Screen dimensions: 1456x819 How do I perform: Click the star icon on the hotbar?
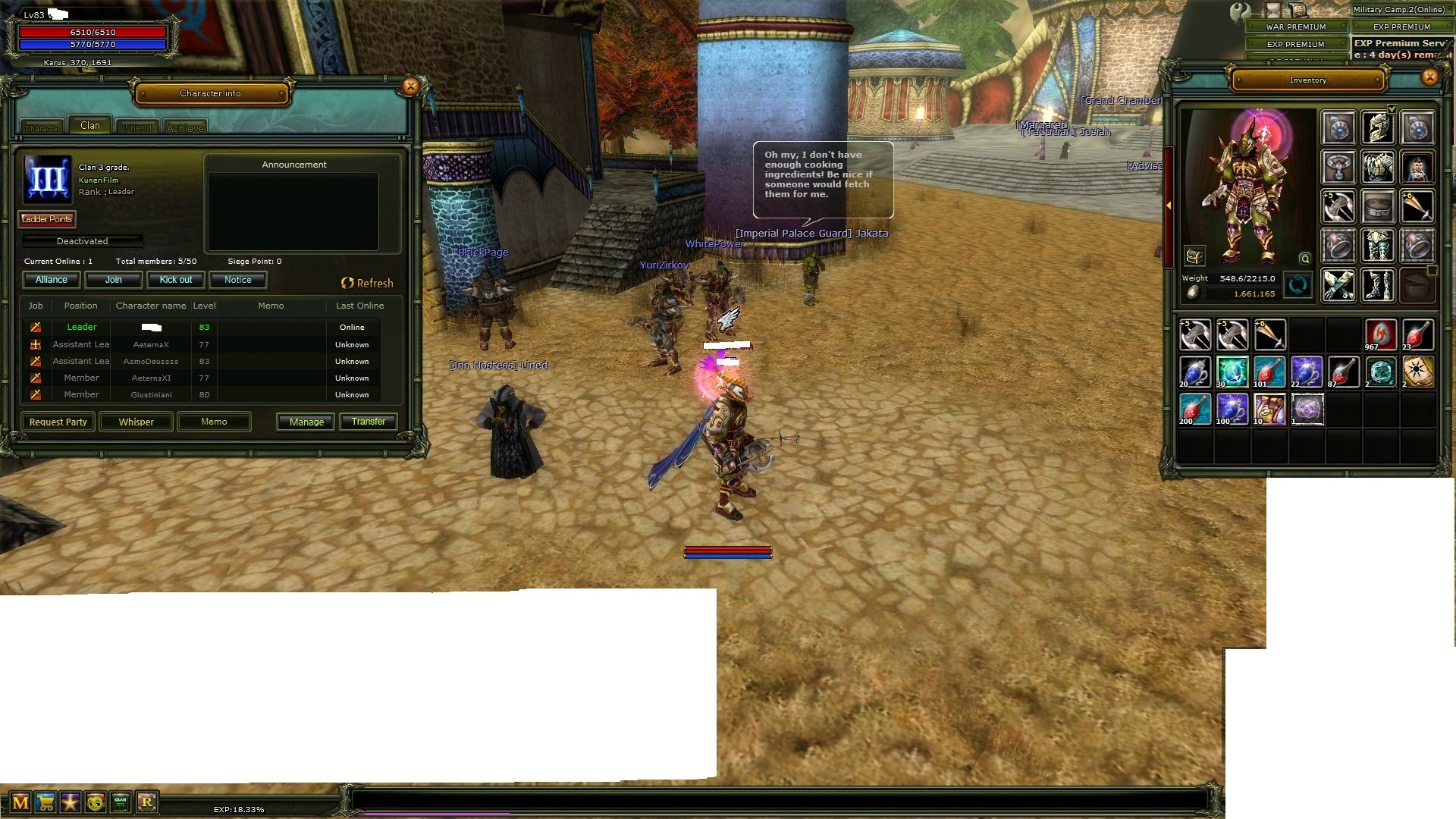pos(71,802)
